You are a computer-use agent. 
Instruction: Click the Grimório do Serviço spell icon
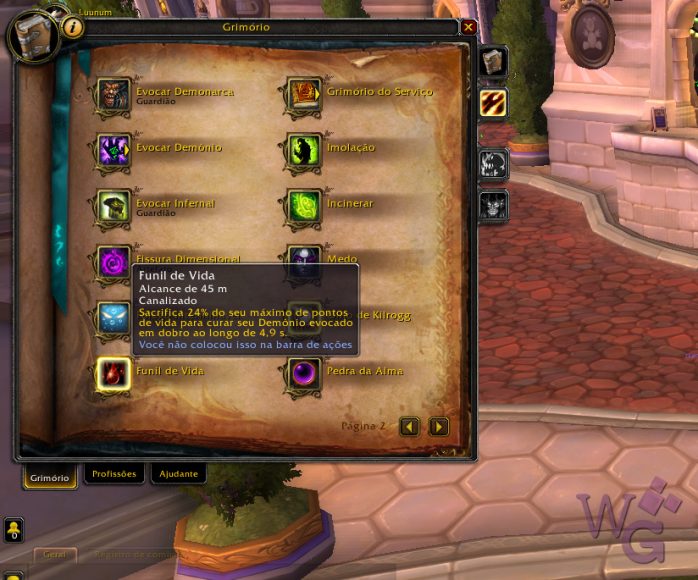tap(303, 94)
